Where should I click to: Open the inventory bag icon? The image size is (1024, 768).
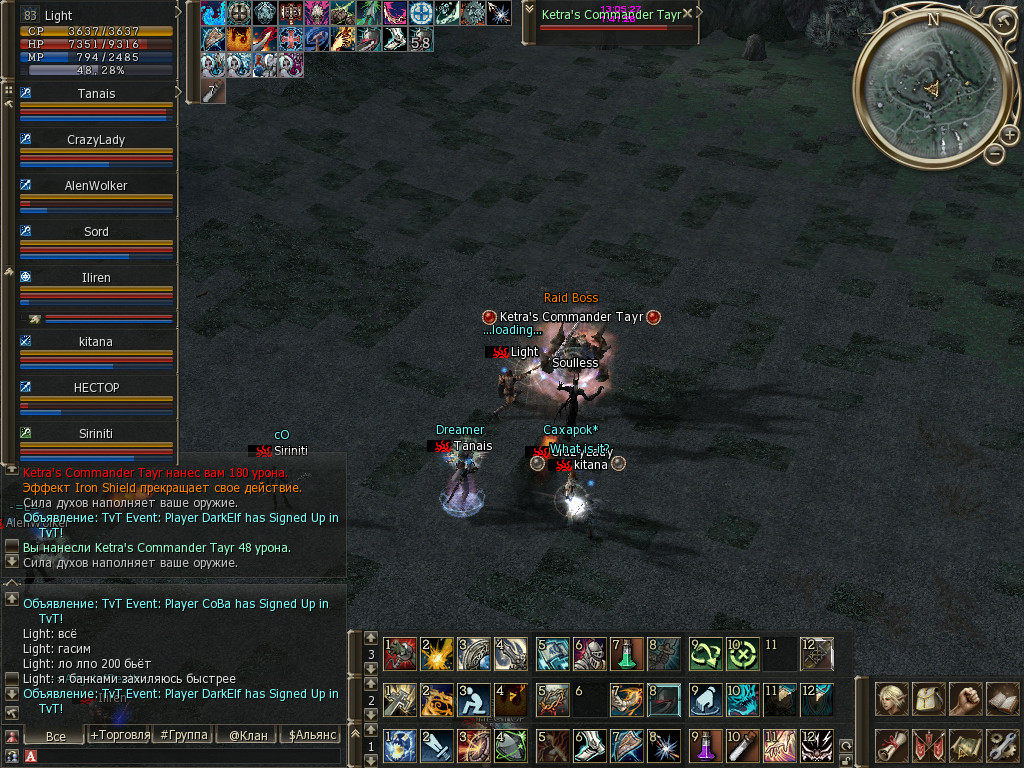[x=929, y=698]
